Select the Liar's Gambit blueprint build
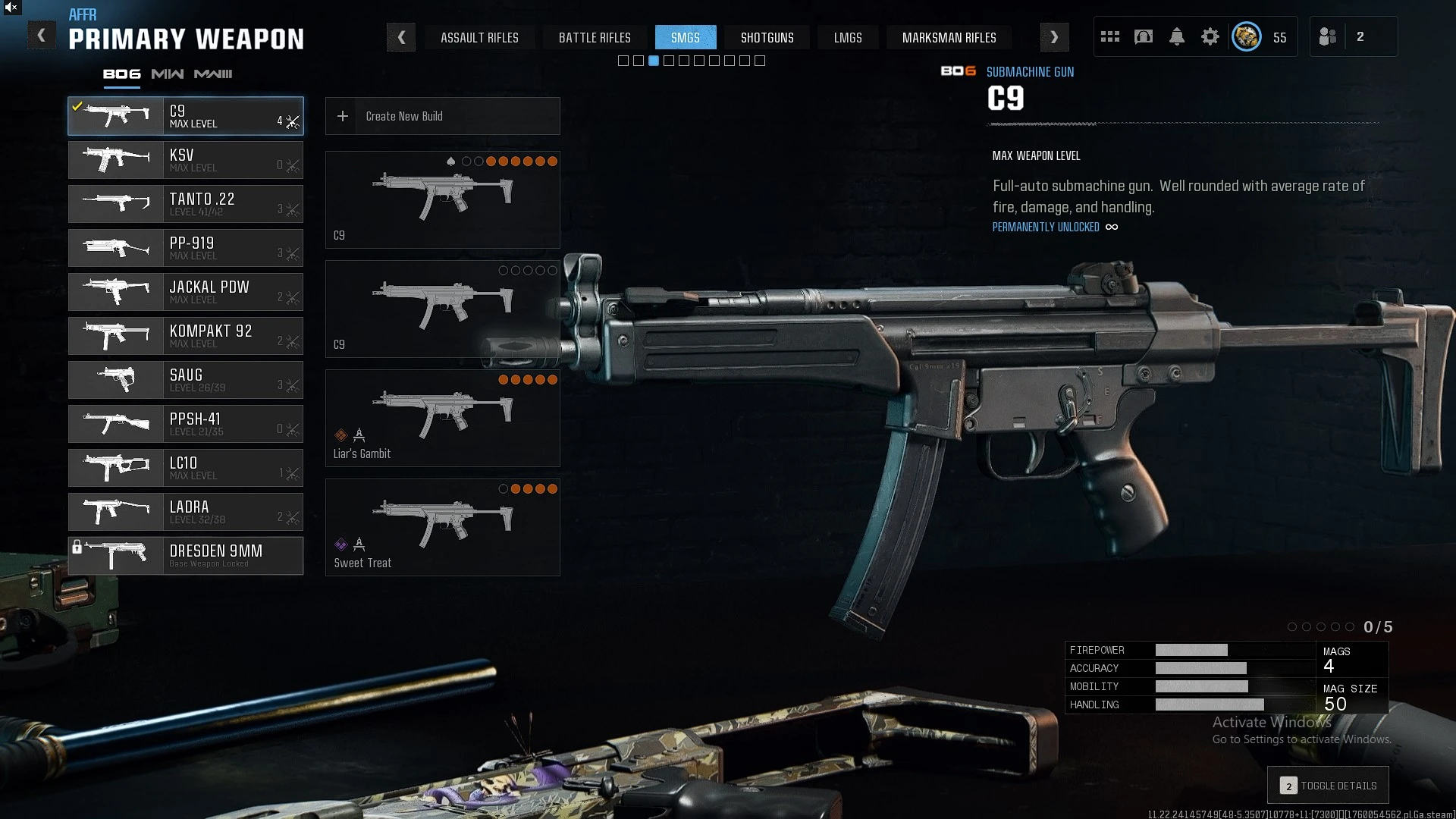This screenshot has height=819, width=1456. pos(442,418)
